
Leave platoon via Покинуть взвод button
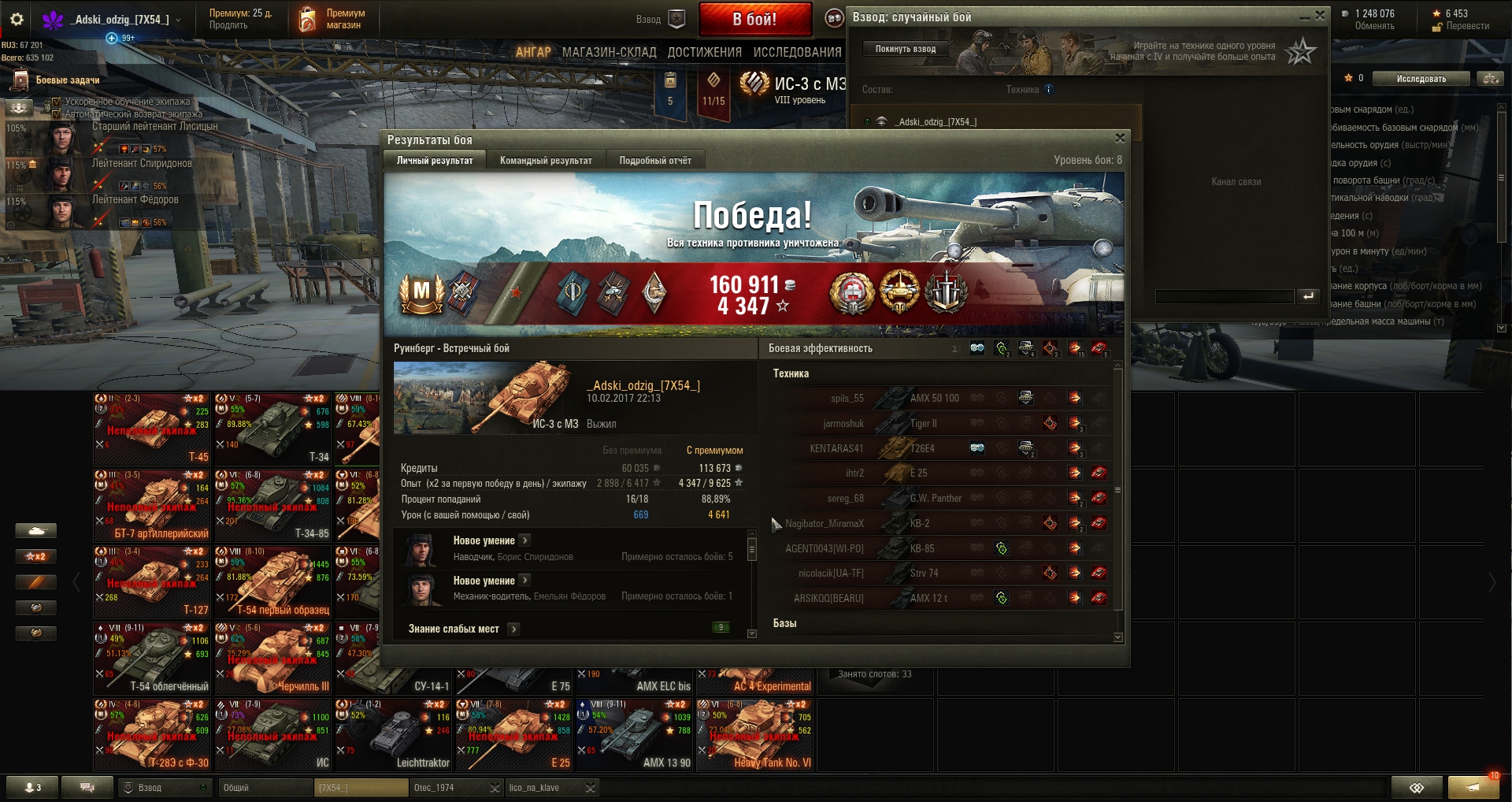pyautogui.click(x=905, y=49)
